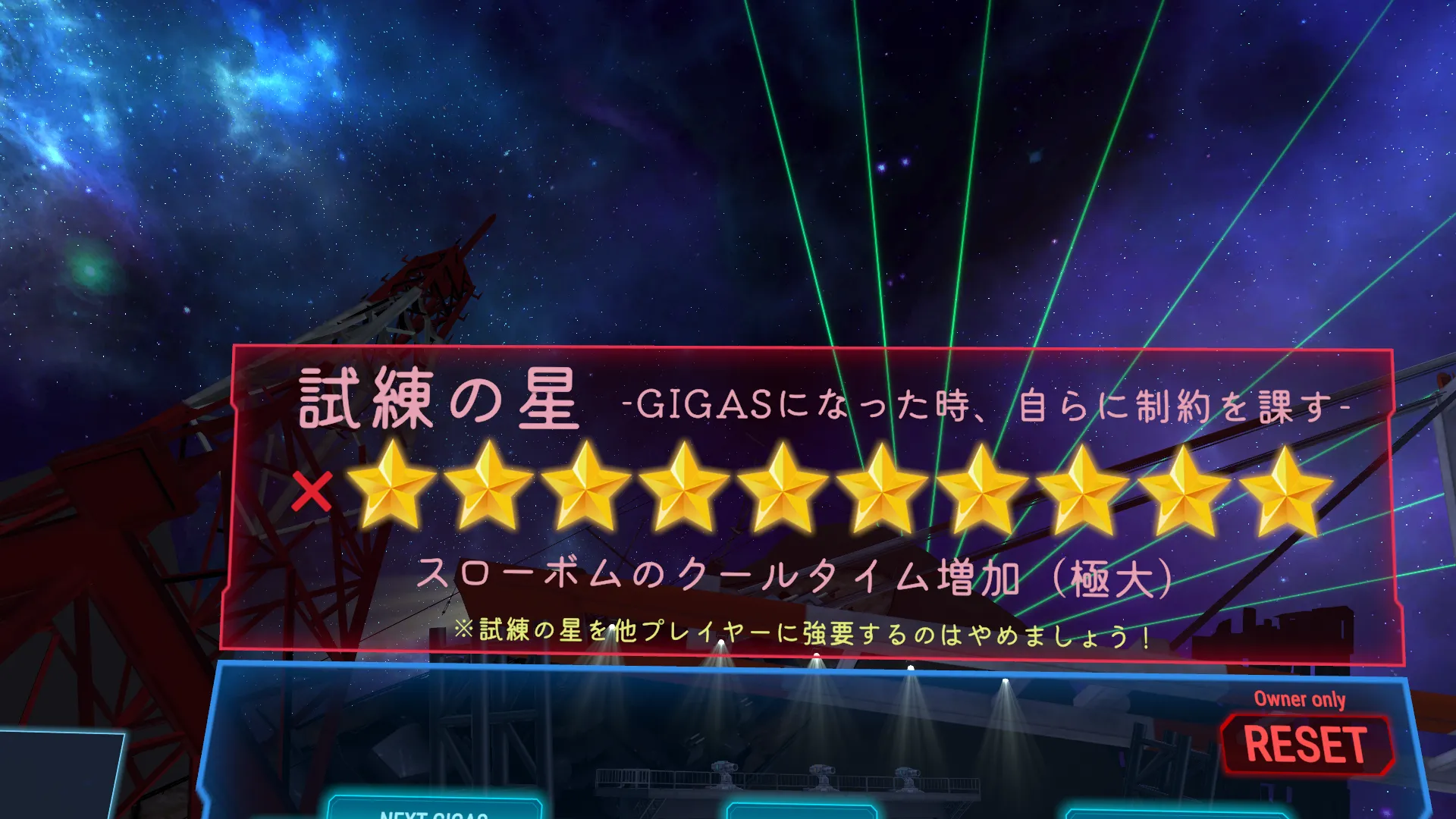The image size is (1456, 819).
Task: Select the seventh trial star
Action: coord(982,493)
